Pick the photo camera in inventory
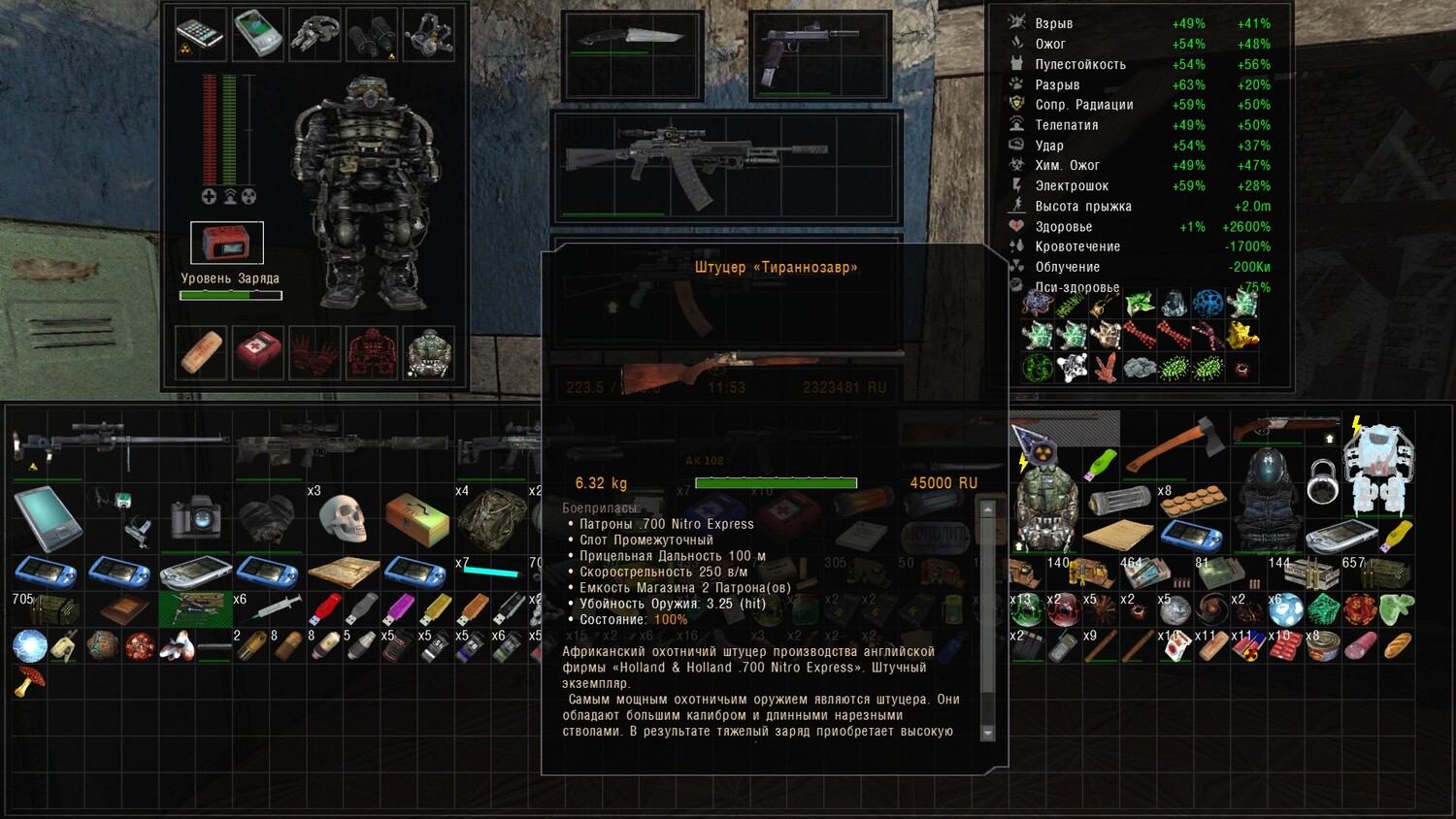 (x=195, y=519)
